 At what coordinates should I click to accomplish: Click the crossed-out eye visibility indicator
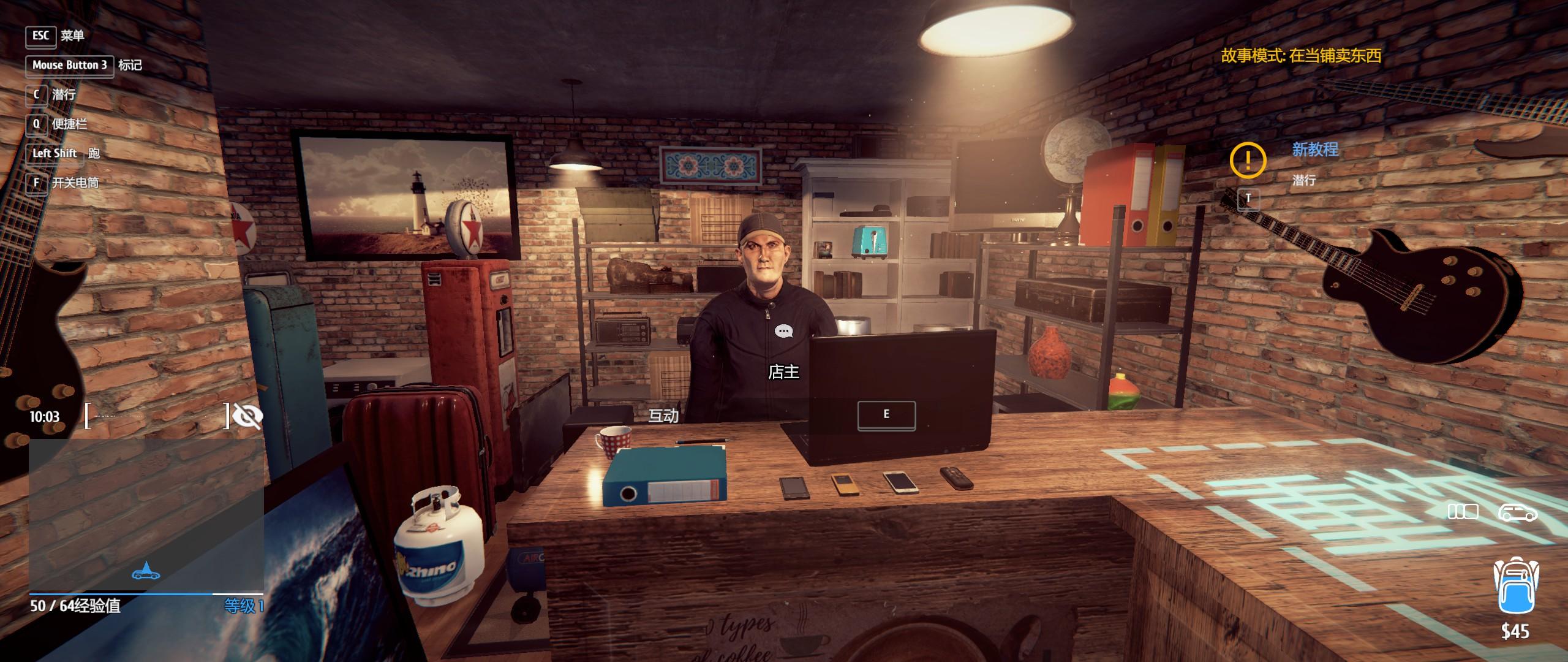(x=248, y=416)
